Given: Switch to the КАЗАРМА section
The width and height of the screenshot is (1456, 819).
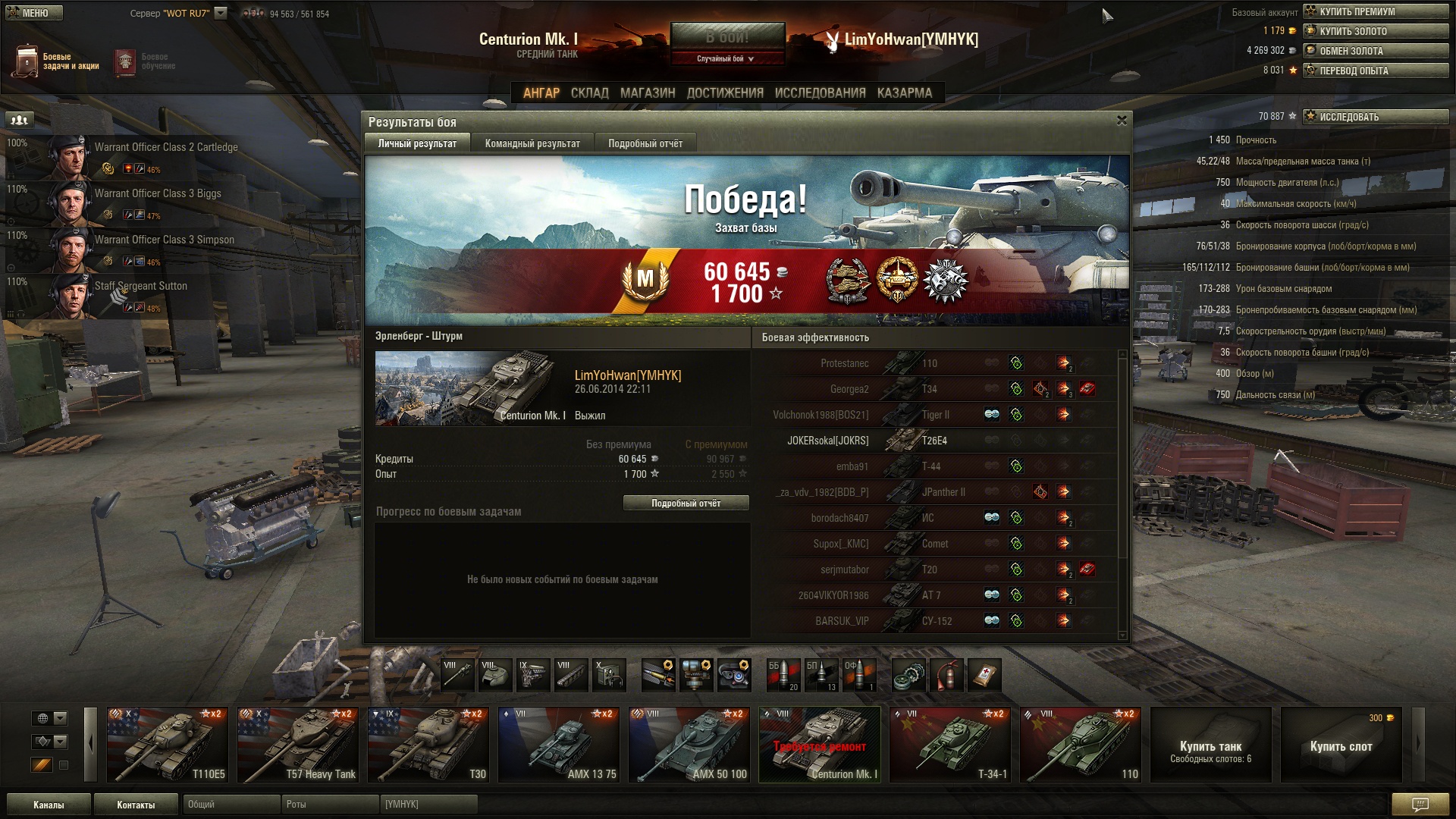Looking at the screenshot, I should (904, 93).
